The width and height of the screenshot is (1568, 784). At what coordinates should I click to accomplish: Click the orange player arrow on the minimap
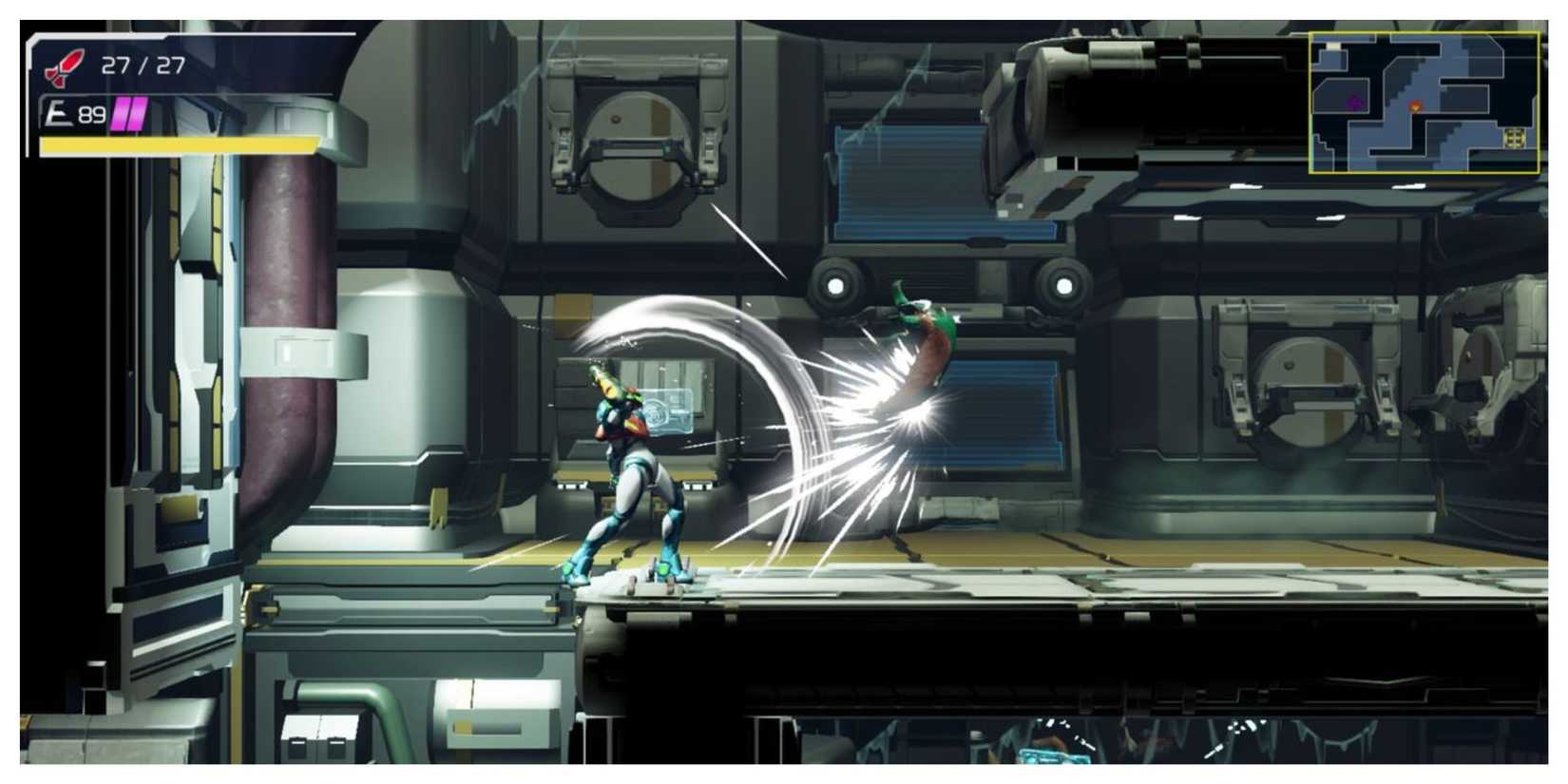(x=1415, y=106)
